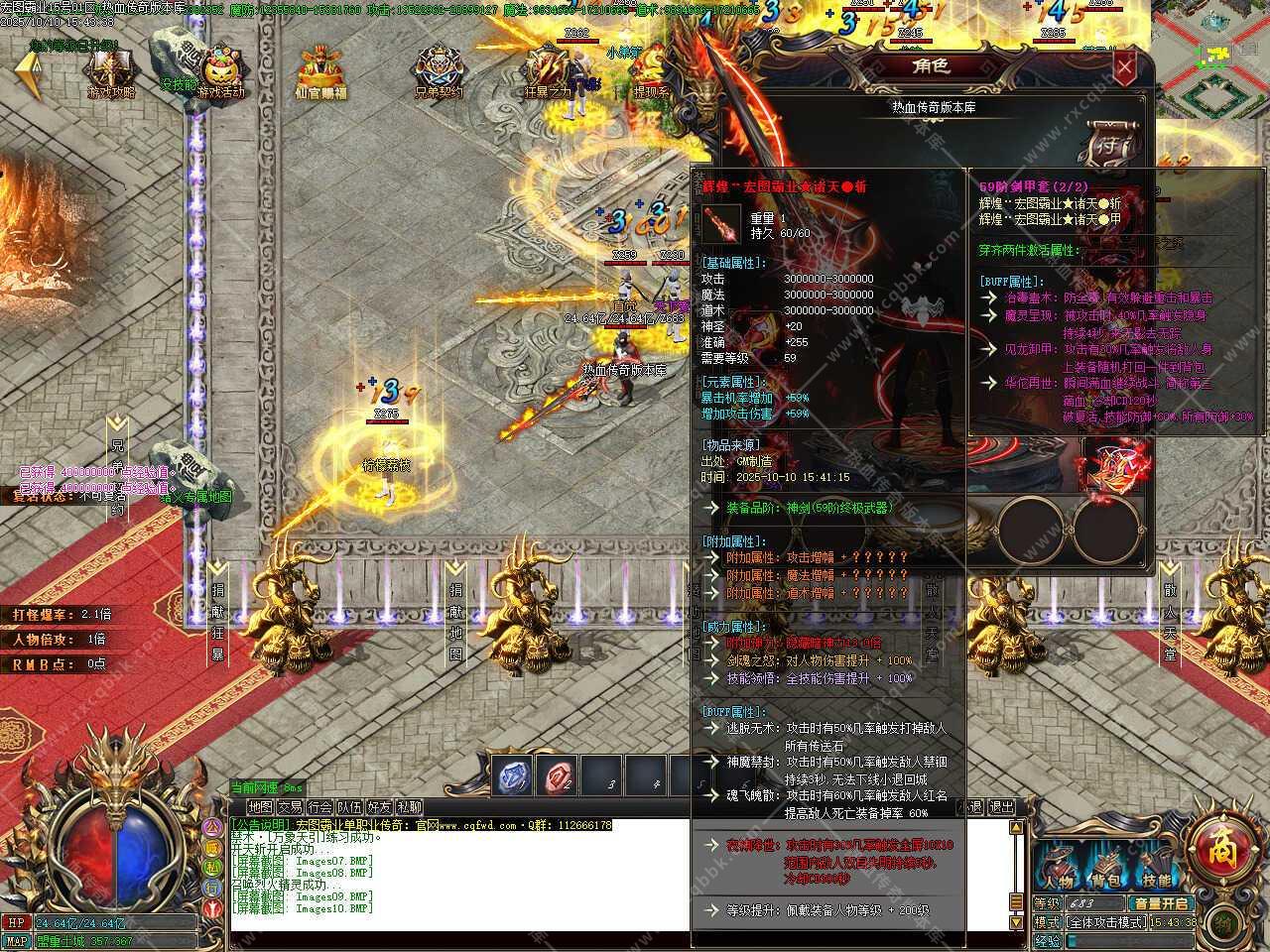Open the 狂暴之力 berserk power icon
The image size is (1270, 952).
pyautogui.click(x=548, y=73)
